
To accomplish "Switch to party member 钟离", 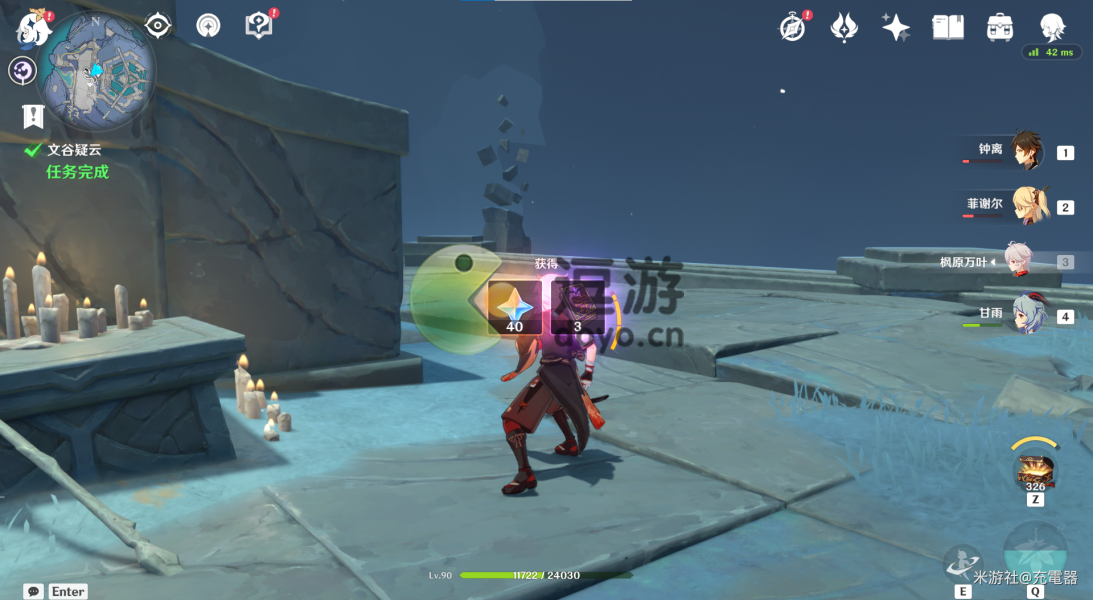I will 1026,151.
